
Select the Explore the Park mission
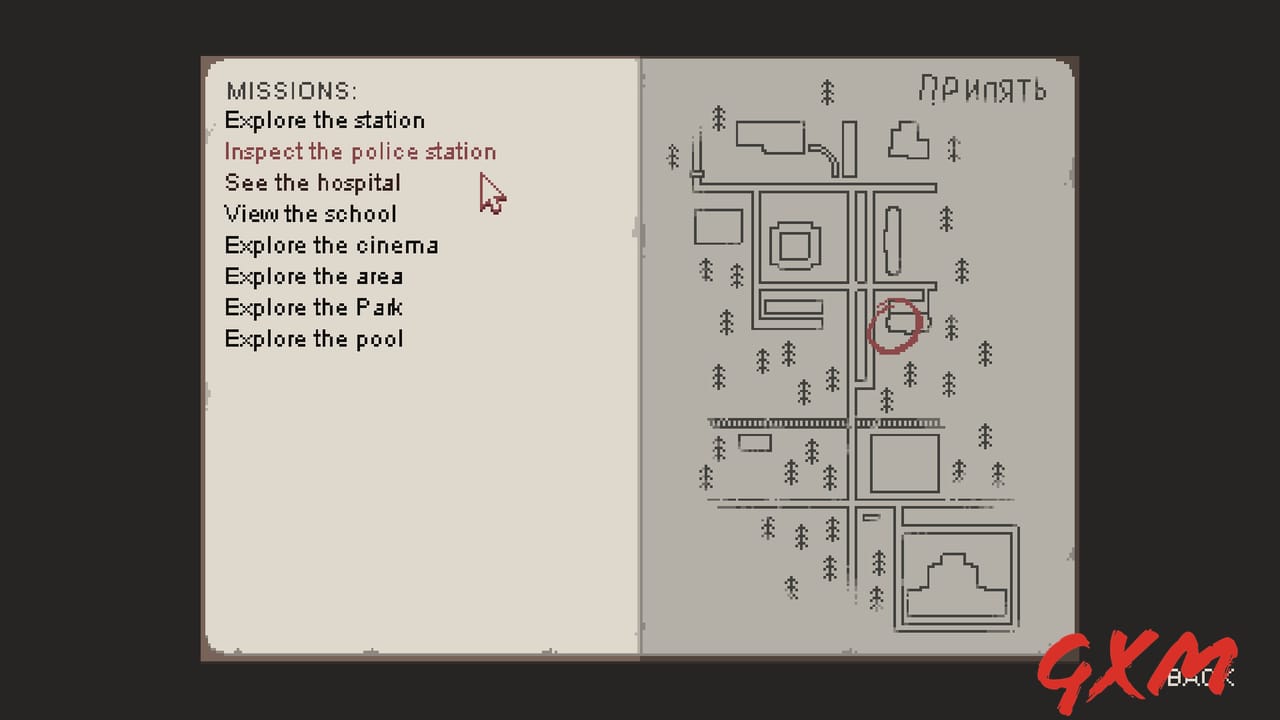(313, 307)
